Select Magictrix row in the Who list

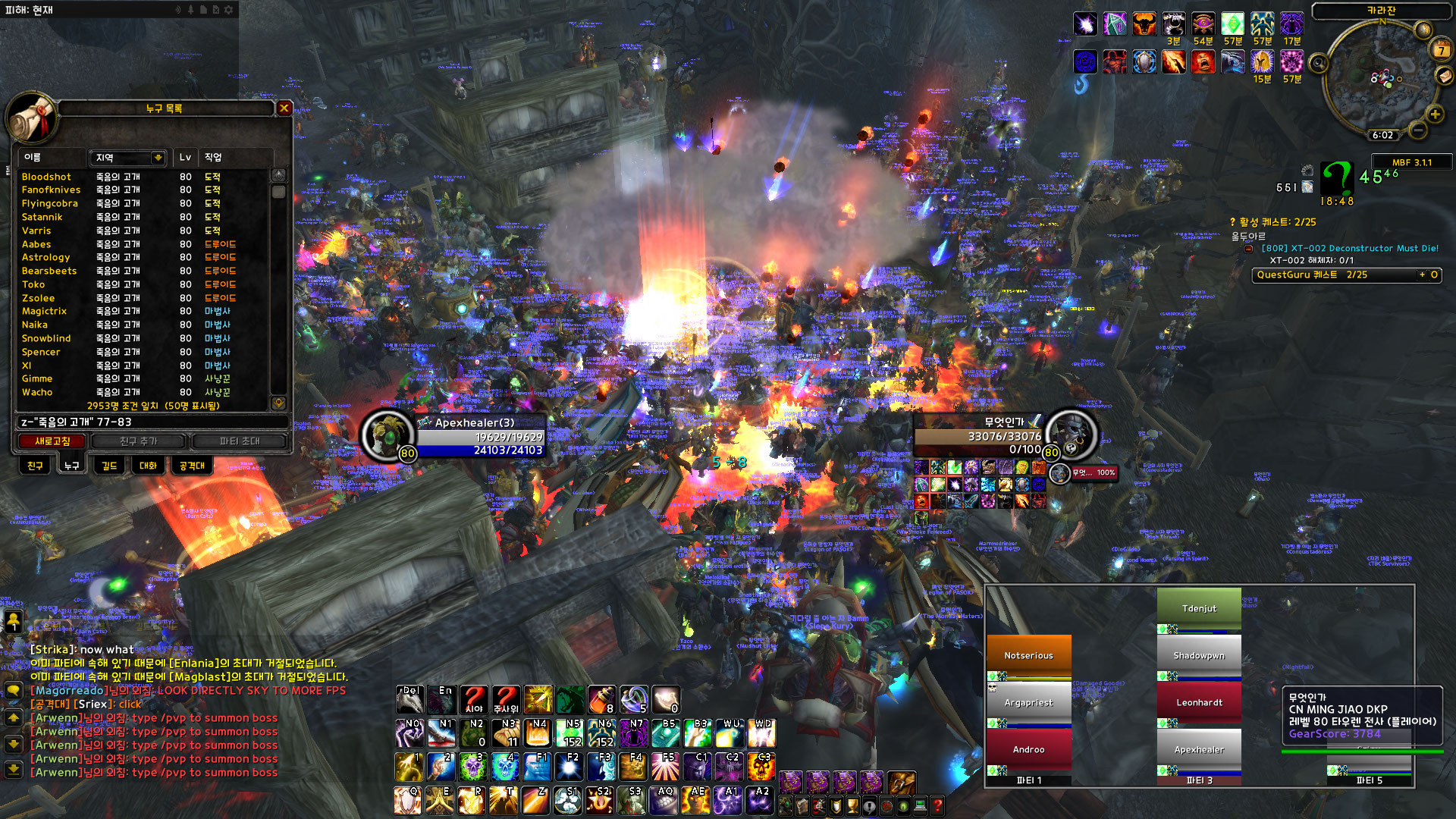tap(44, 311)
